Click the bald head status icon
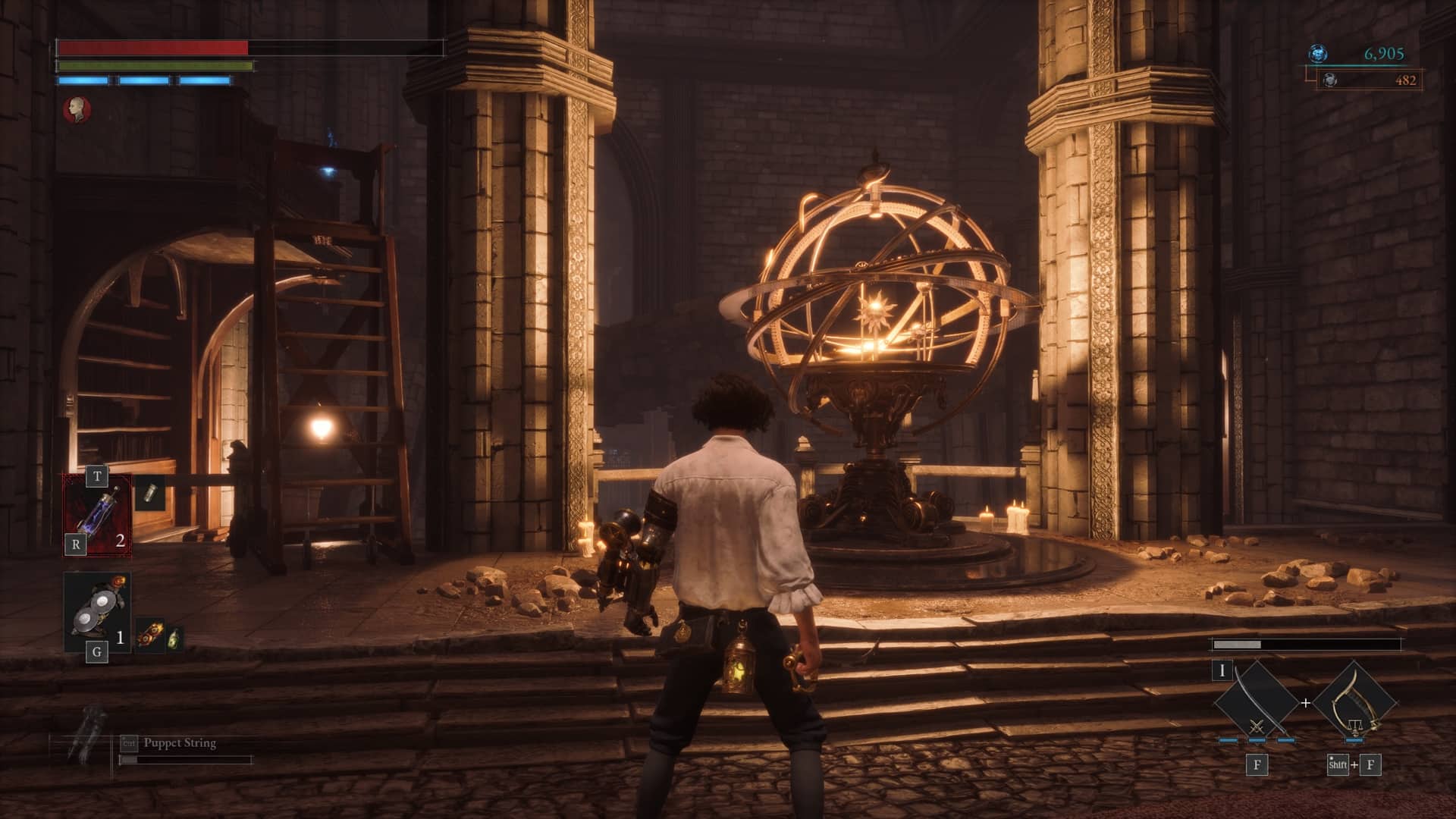Screen dimensions: 1456x819 (77, 109)
